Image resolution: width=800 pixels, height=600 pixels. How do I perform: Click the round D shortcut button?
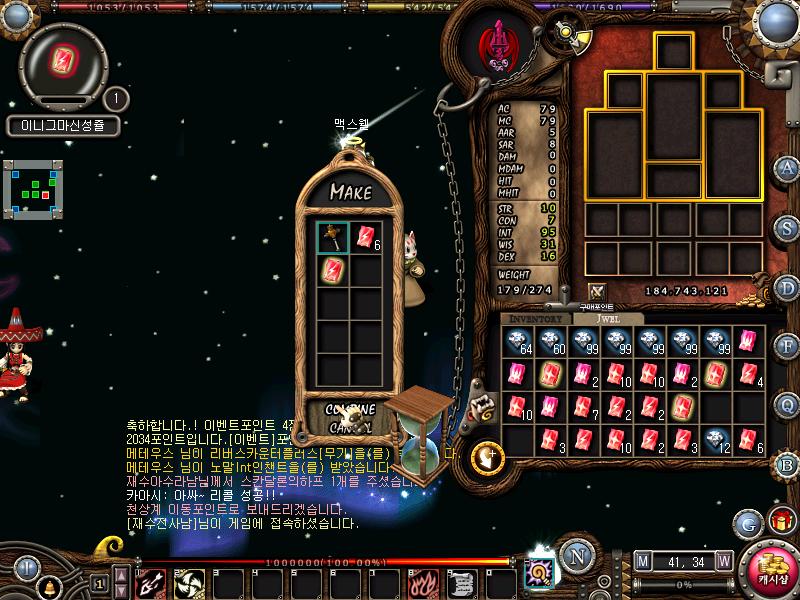click(787, 286)
